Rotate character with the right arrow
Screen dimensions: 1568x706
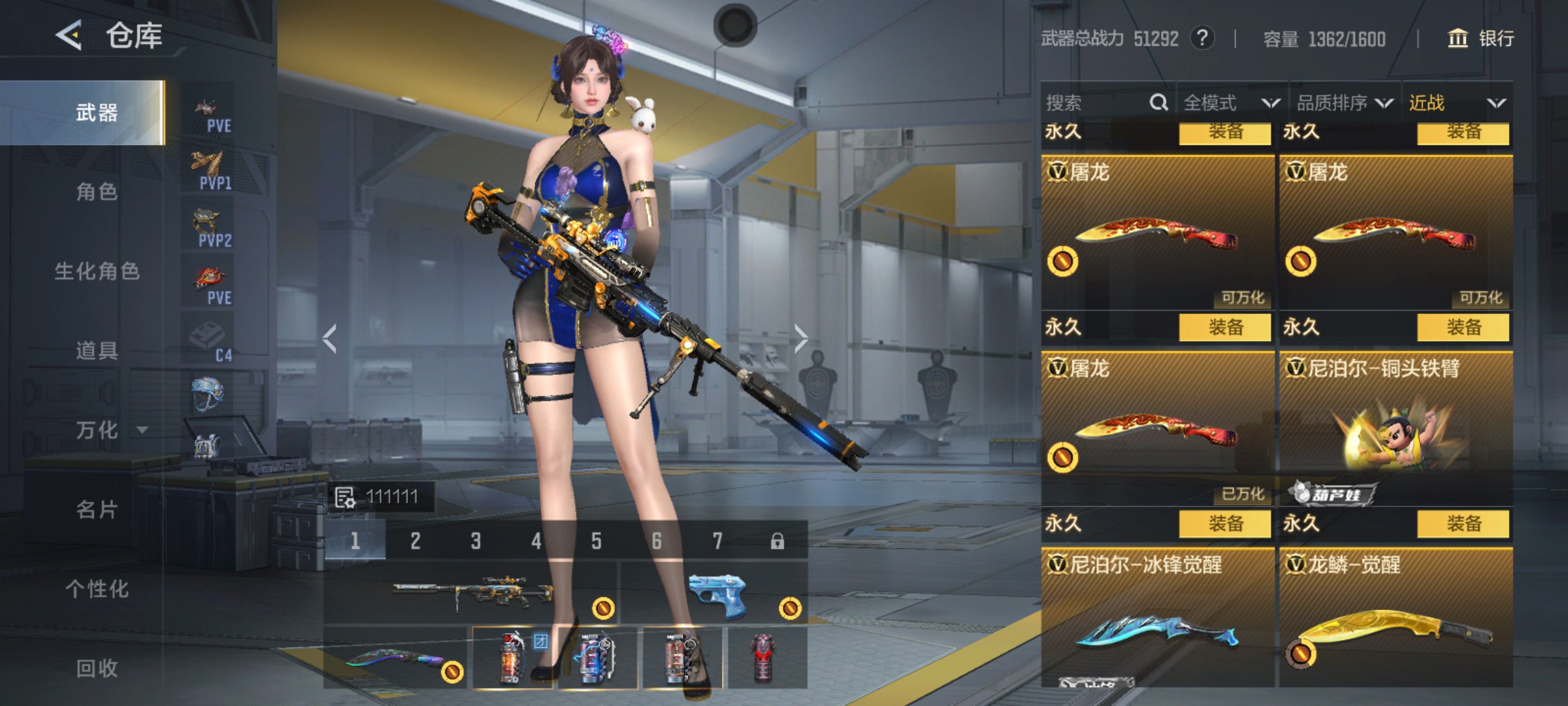click(801, 338)
